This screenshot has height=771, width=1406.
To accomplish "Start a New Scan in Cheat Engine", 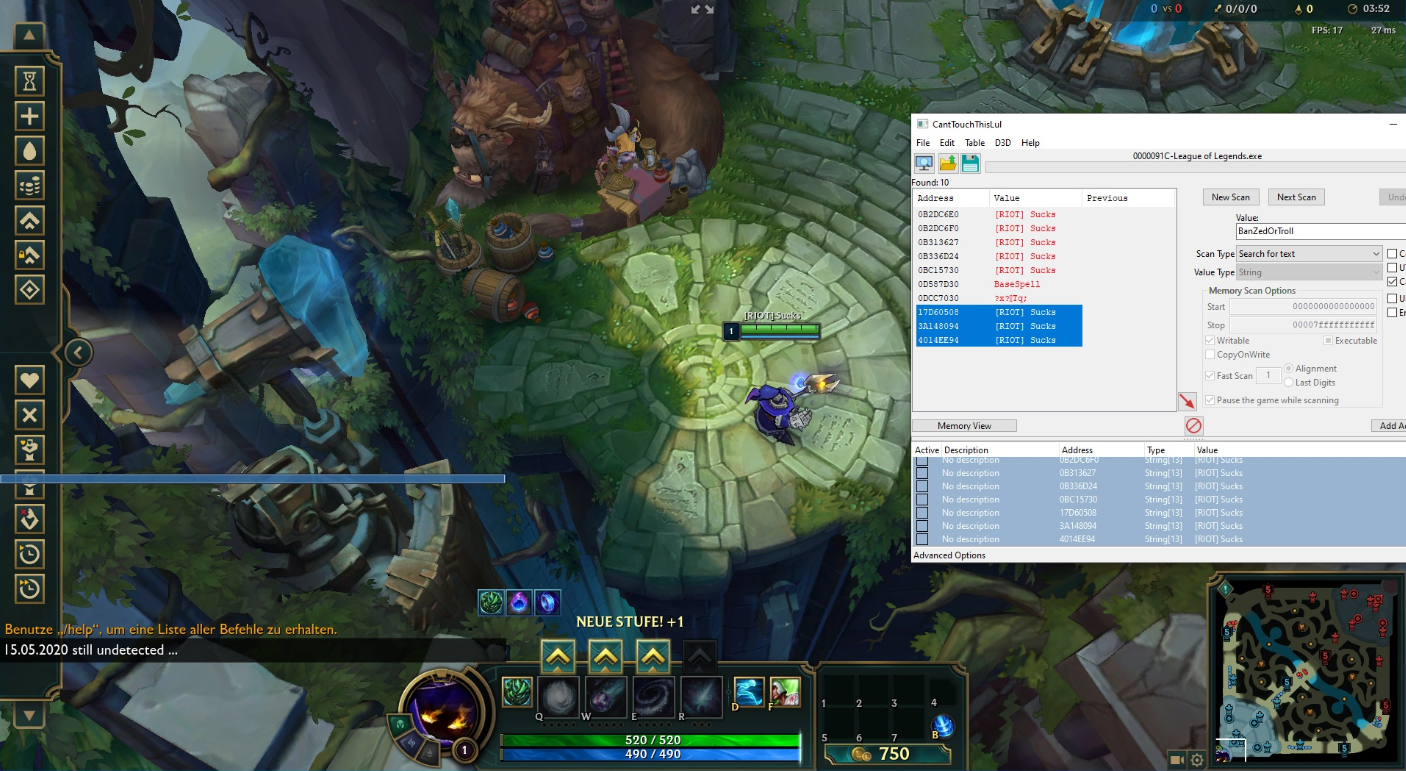I will [x=1231, y=197].
